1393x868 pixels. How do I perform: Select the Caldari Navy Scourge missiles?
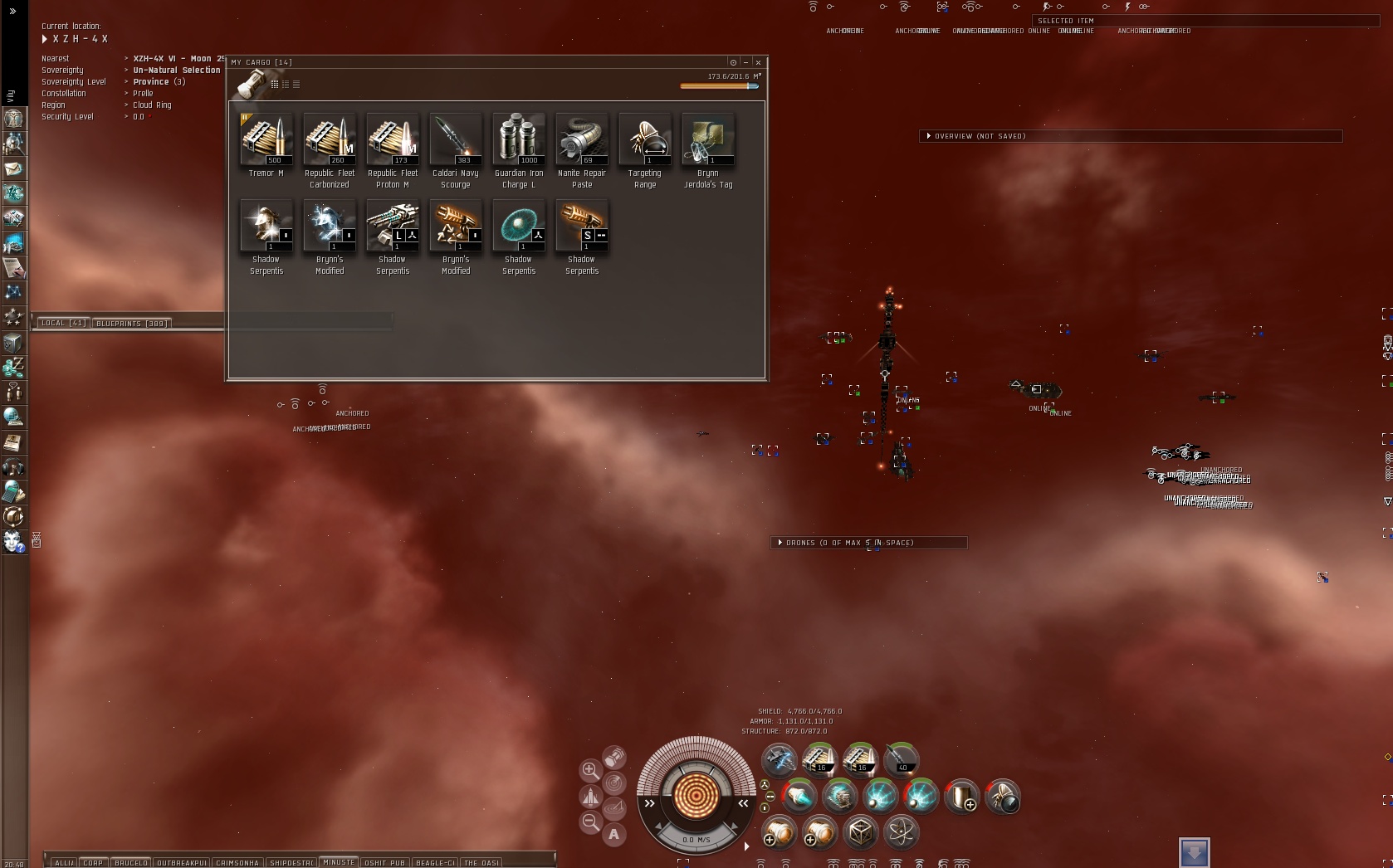tap(456, 139)
